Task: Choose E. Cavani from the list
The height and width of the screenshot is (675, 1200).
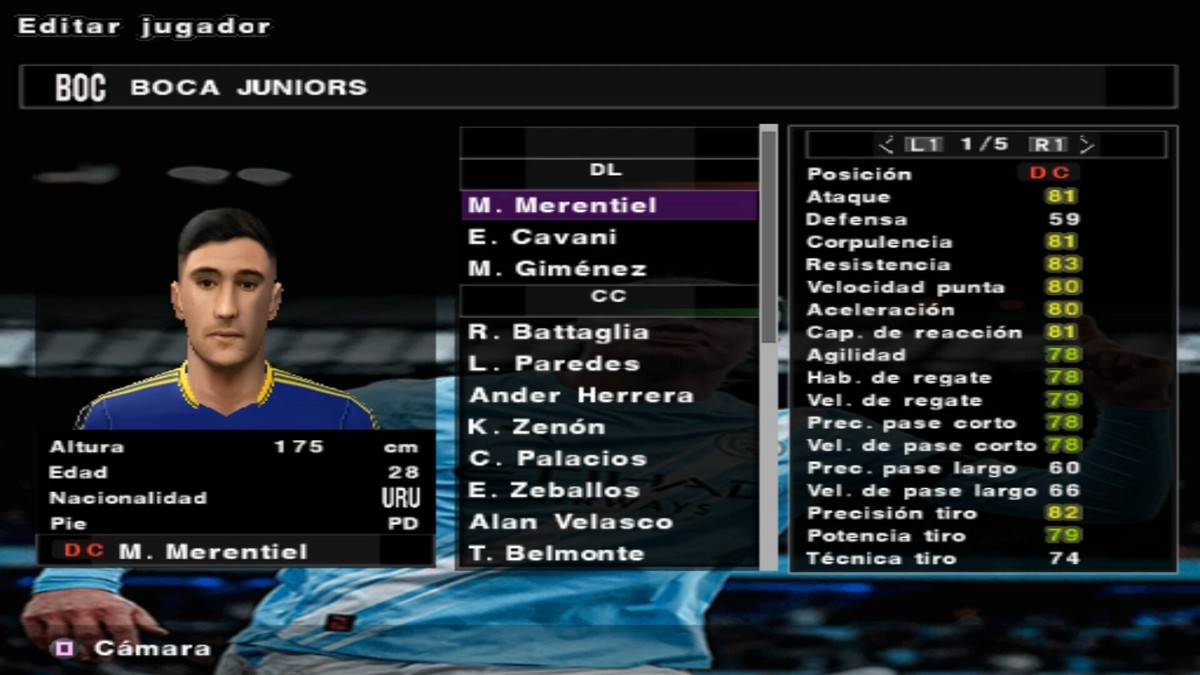Action: pos(608,238)
